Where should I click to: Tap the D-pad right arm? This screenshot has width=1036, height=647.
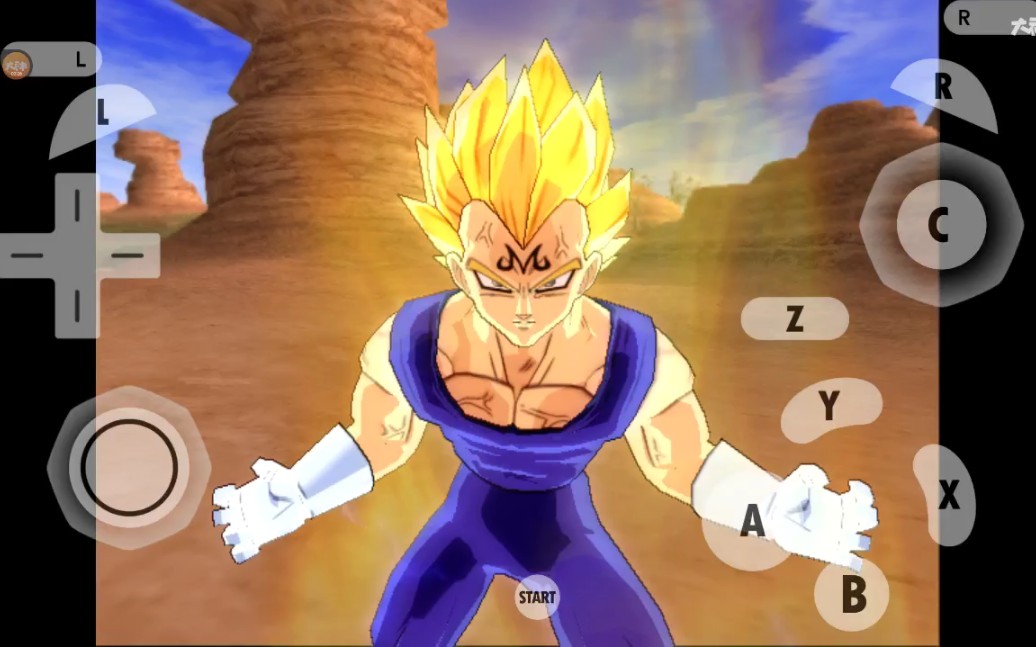point(130,255)
